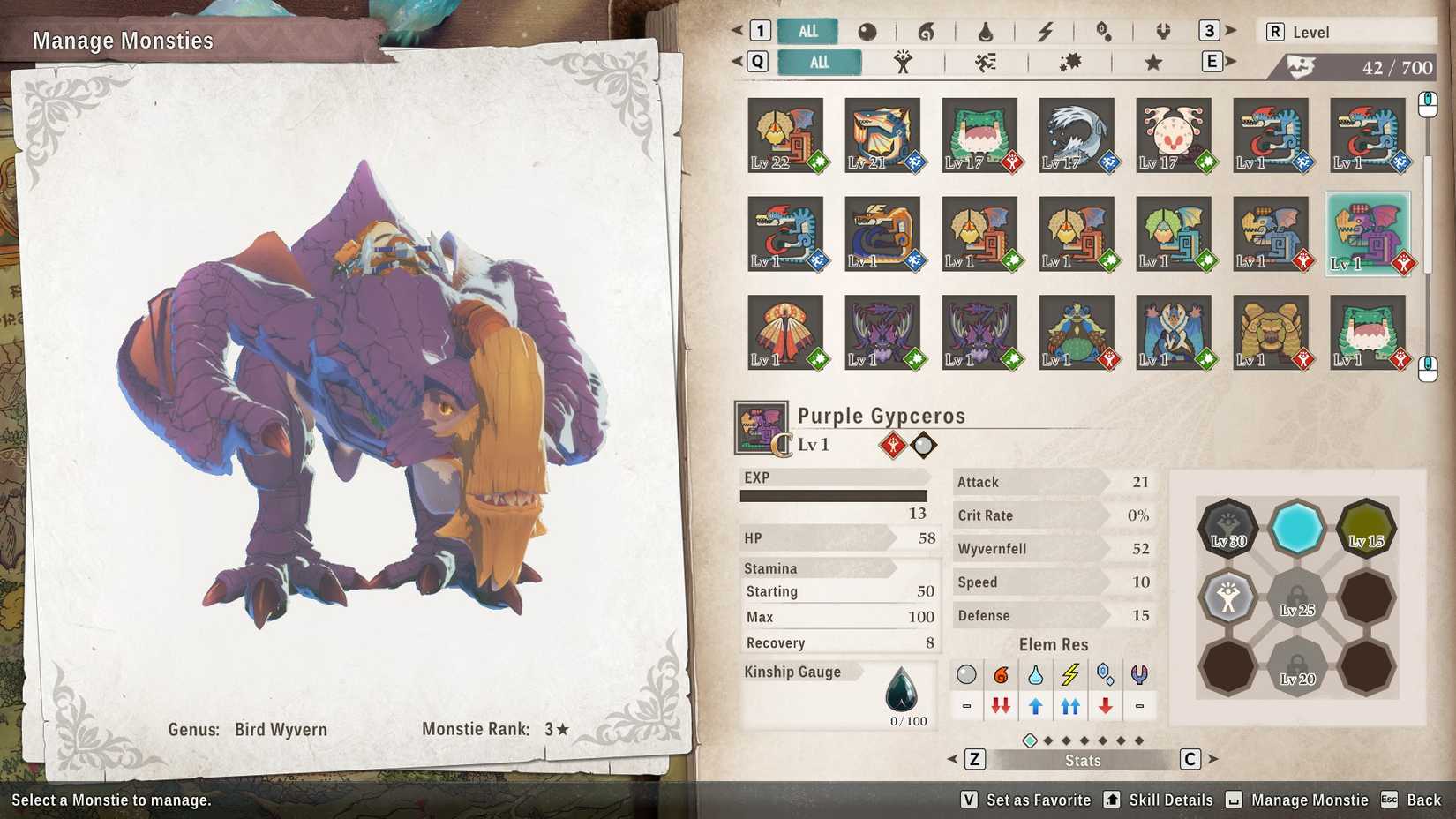Select the Purple Gypceros thumbnail in the grid
This screenshot has height=819, width=1456.
(x=1369, y=231)
